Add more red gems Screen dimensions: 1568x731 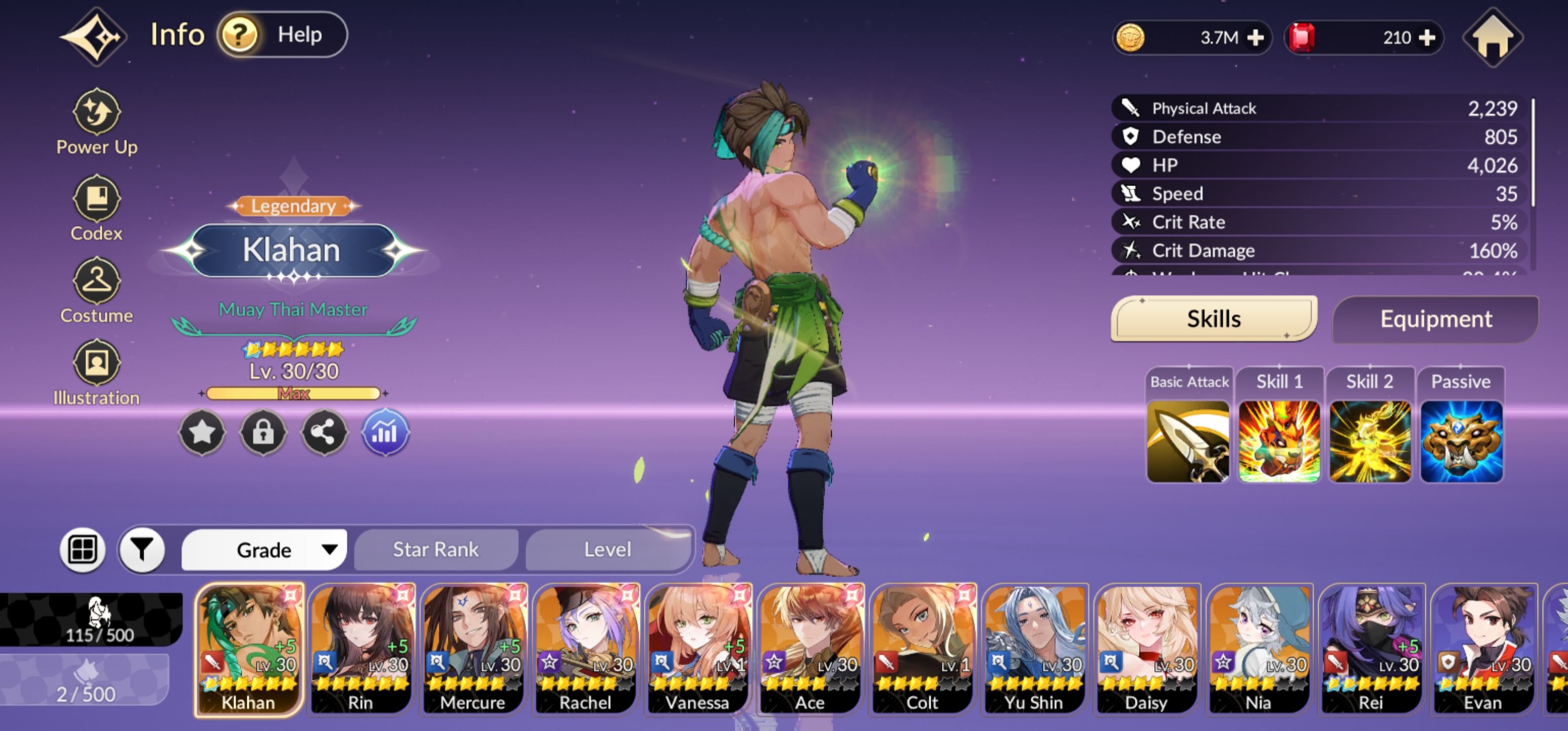[1426, 39]
